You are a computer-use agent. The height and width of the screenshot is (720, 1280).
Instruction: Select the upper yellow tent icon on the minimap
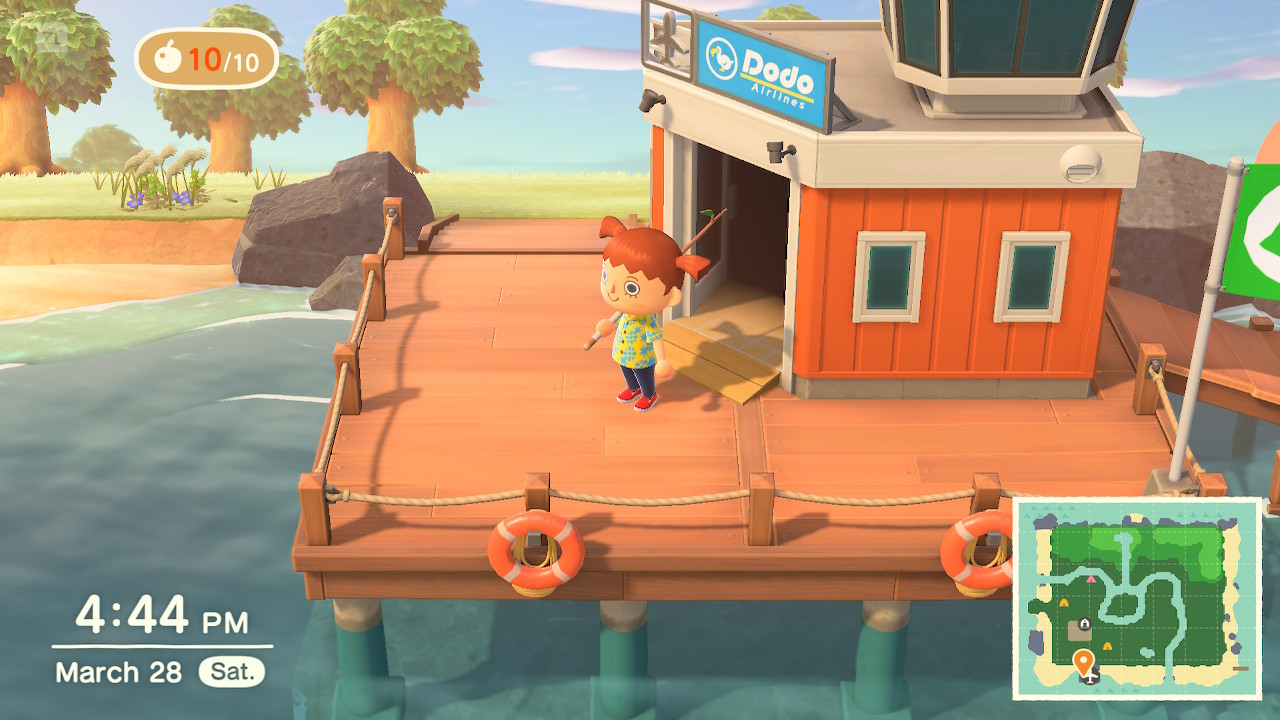(x=1064, y=602)
